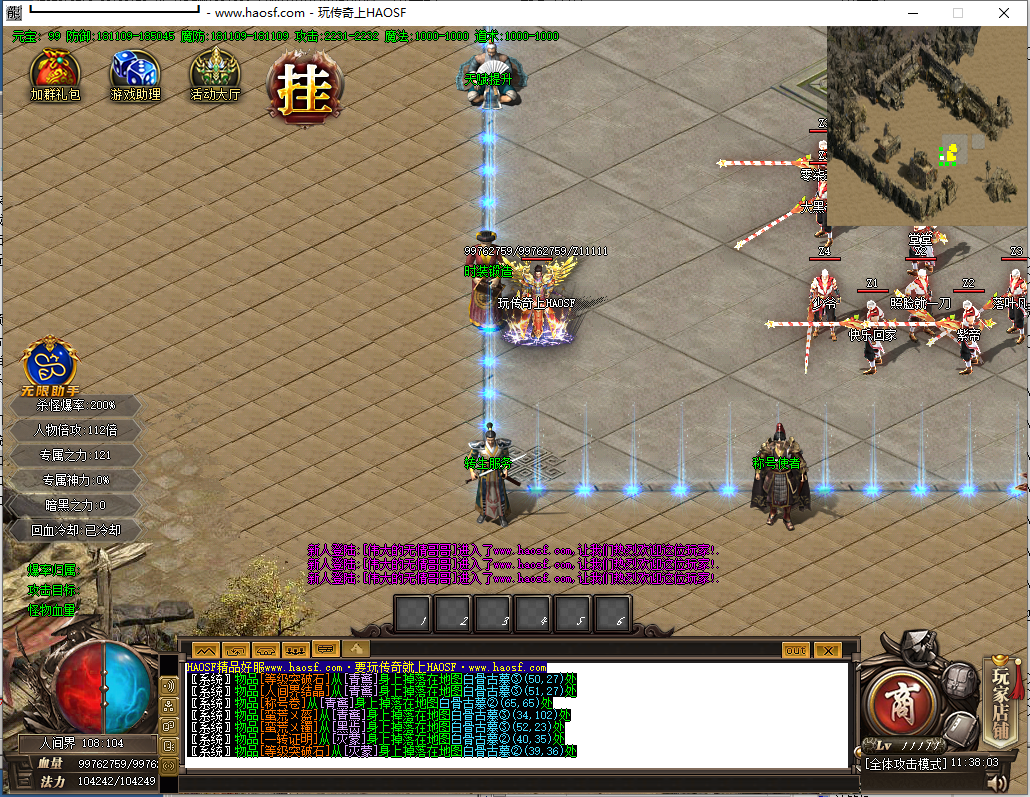1030x797 pixels.
Task: Click the minimap
Action: 927,126
